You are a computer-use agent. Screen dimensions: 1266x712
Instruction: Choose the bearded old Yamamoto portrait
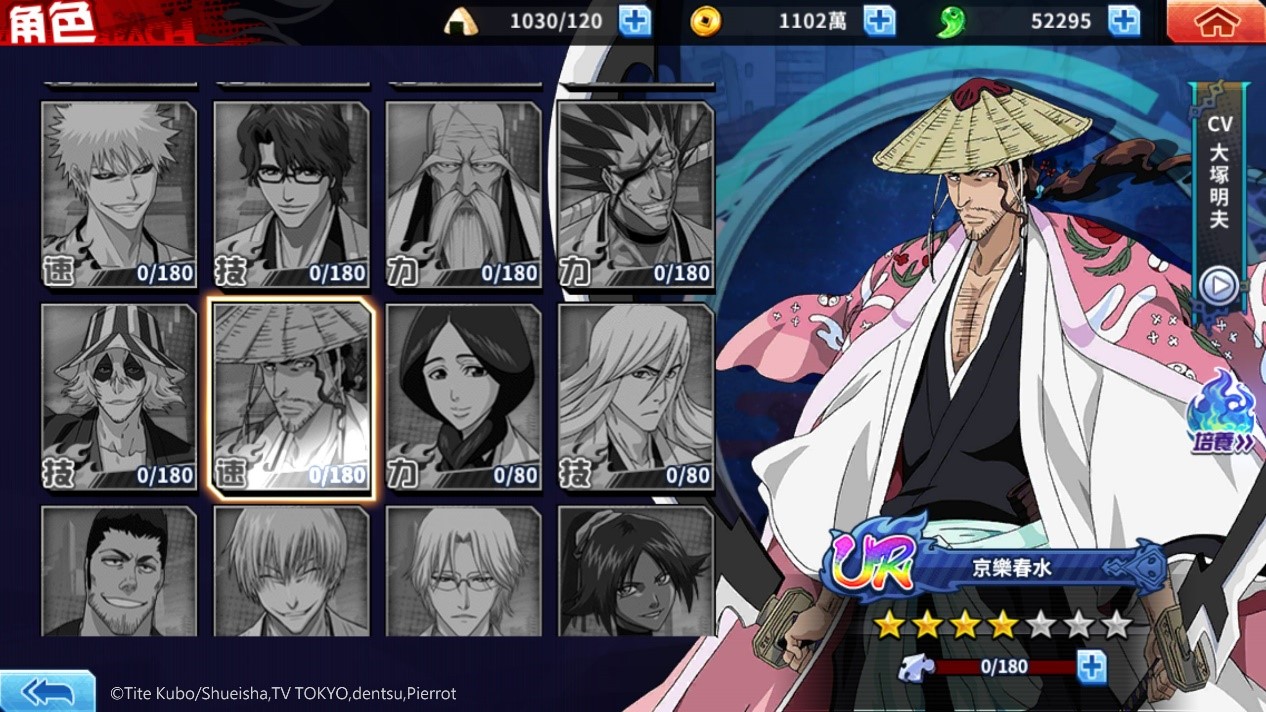coord(463,195)
